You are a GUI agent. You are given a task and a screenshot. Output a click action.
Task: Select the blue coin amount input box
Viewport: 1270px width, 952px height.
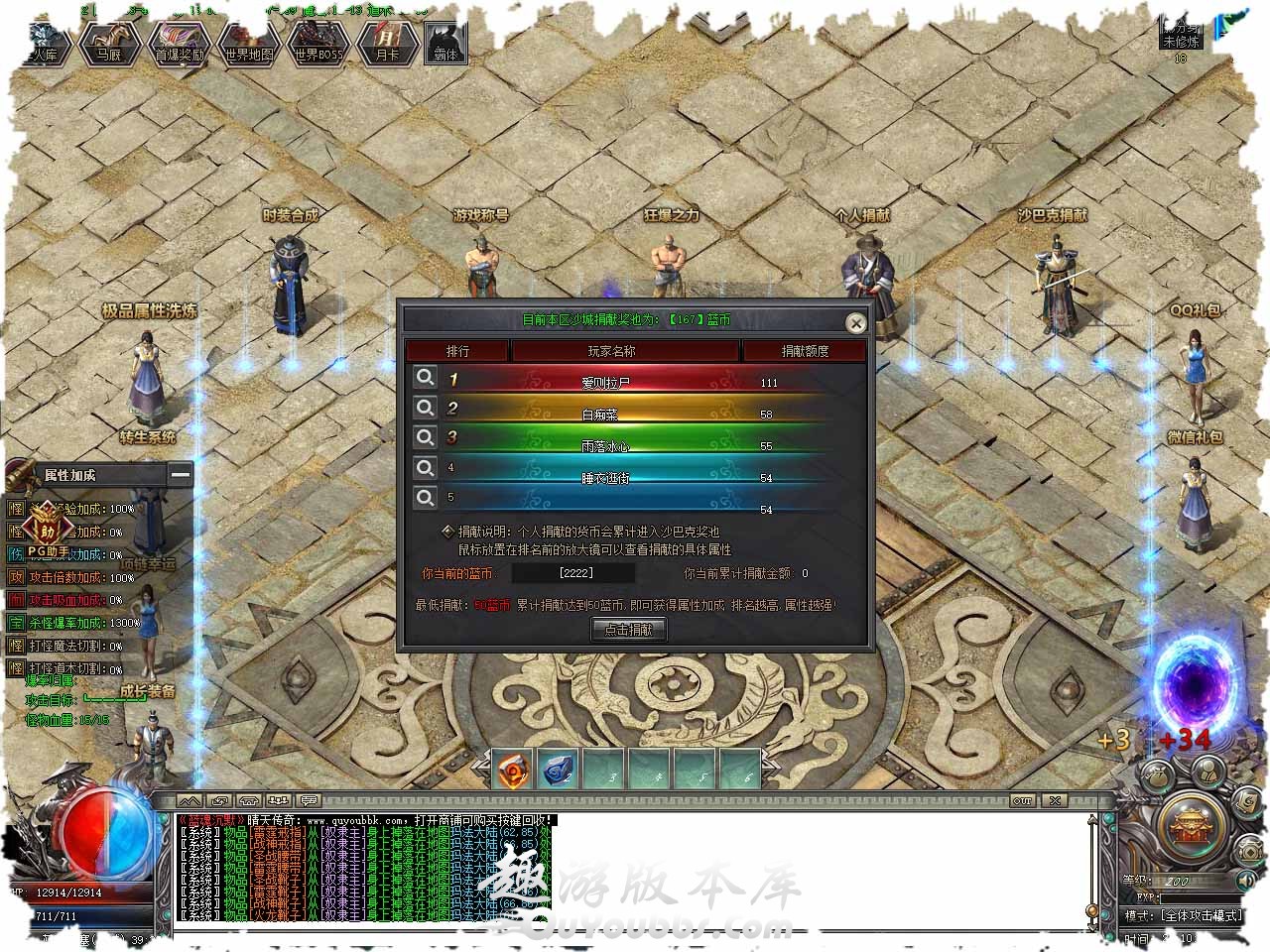(x=576, y=573)
